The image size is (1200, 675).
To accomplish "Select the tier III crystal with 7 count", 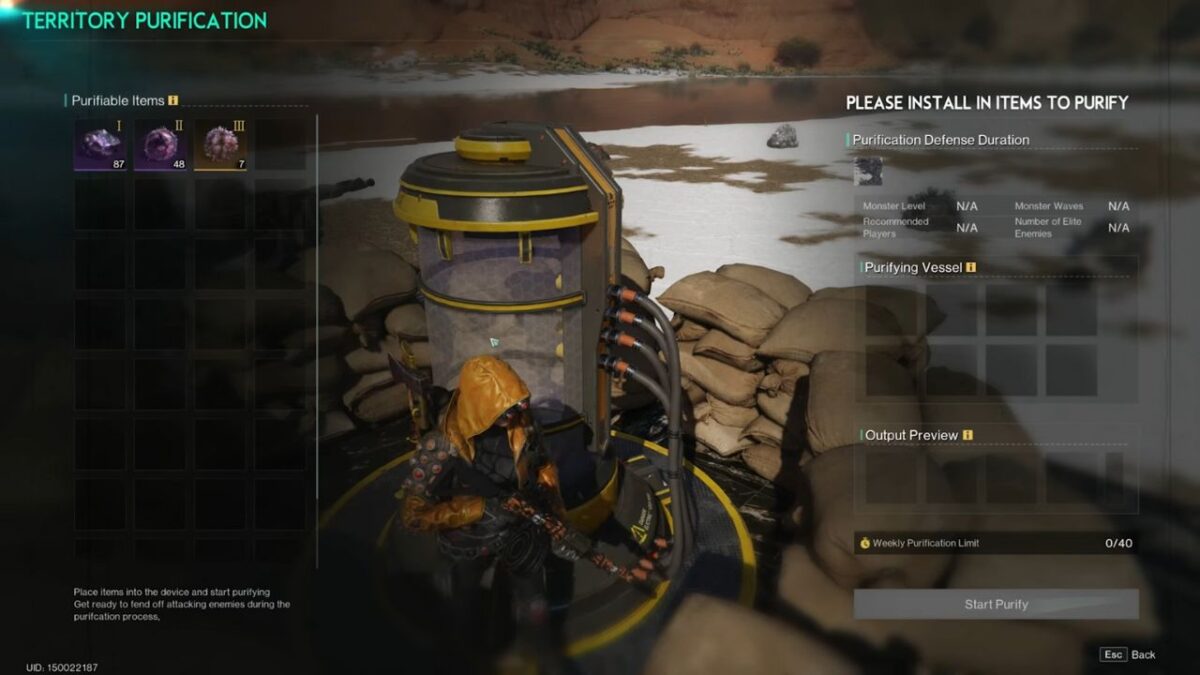I will 220,146.
